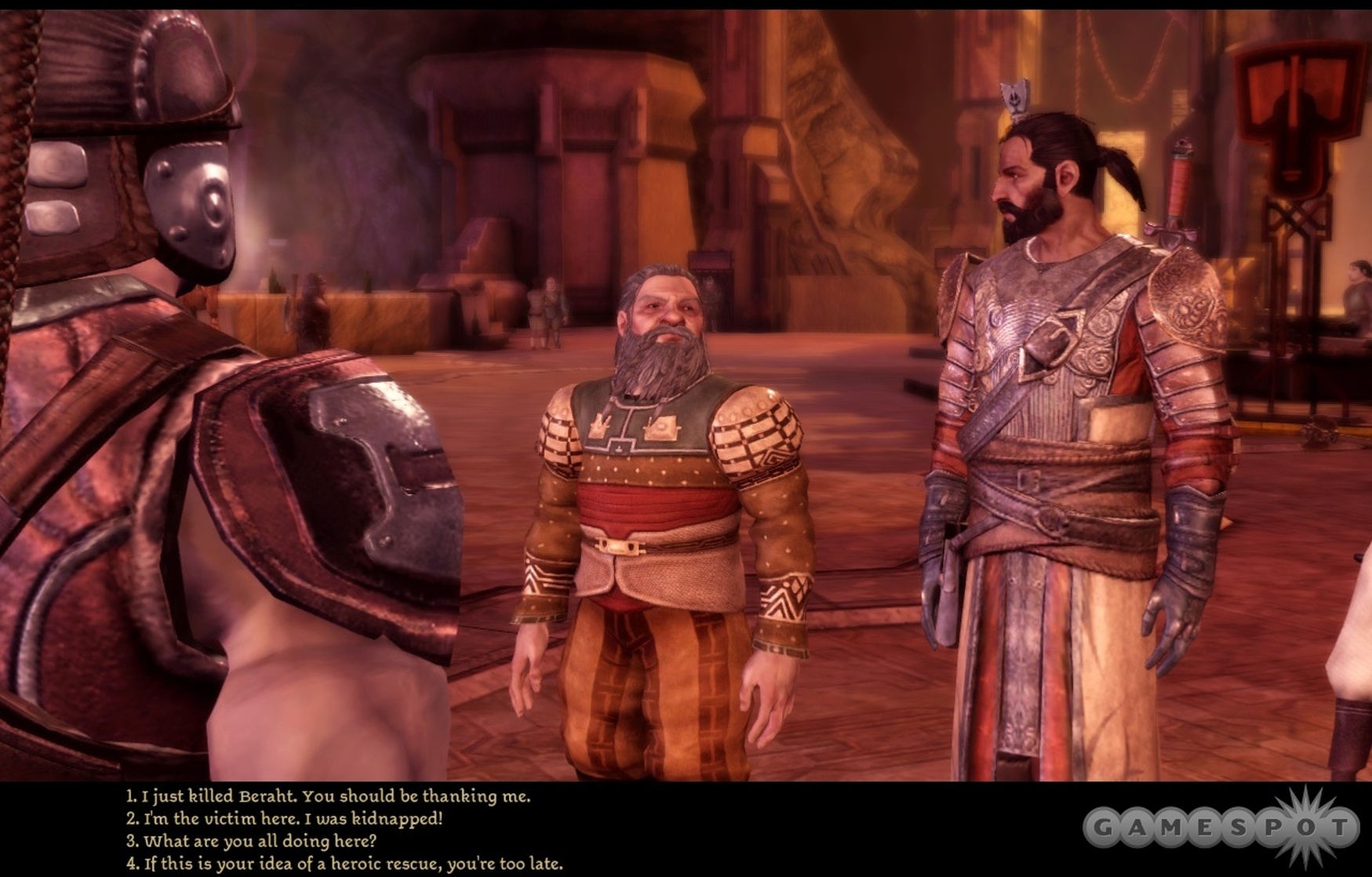Select "I'm the victim here" dialogue option
Screen dimensions: 1372x877
pos(285,819)
